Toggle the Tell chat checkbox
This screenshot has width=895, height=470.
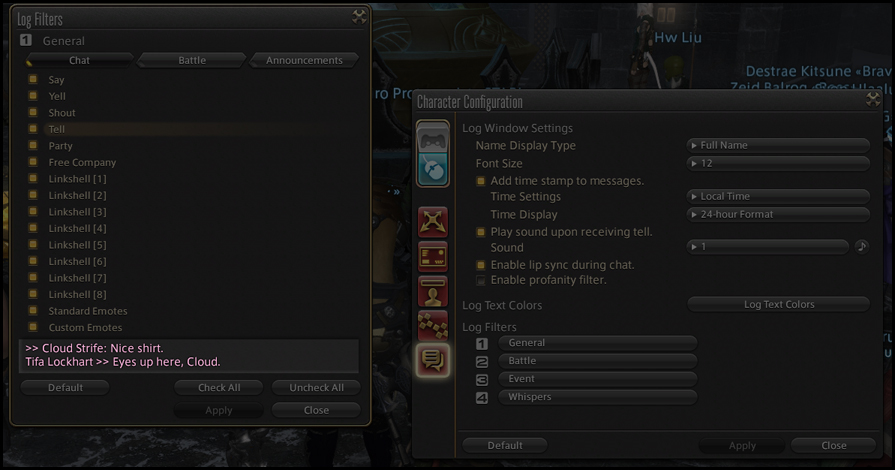click(33, 129)
